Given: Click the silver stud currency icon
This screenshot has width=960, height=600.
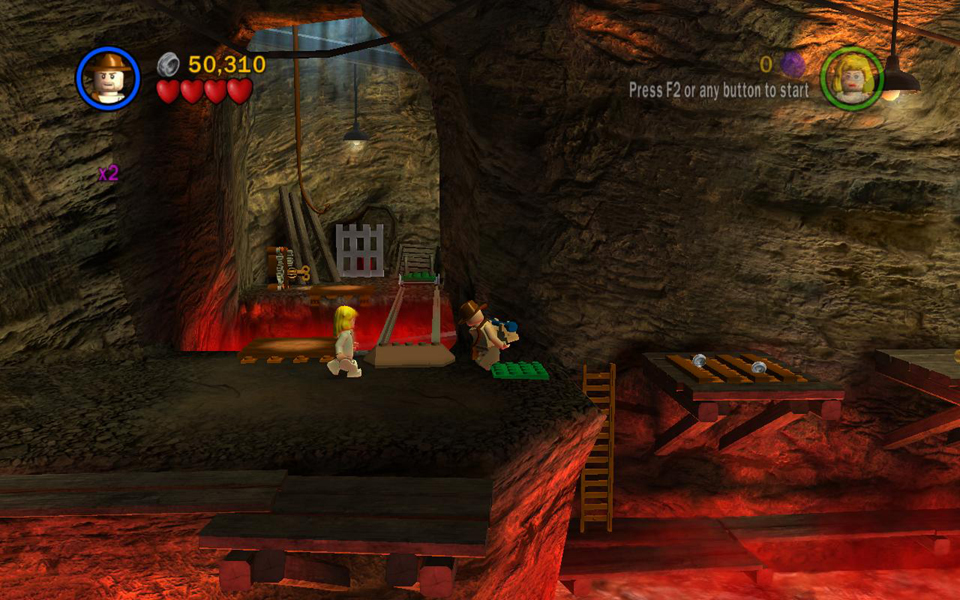Looking at the screenshot, I should 168,65.
